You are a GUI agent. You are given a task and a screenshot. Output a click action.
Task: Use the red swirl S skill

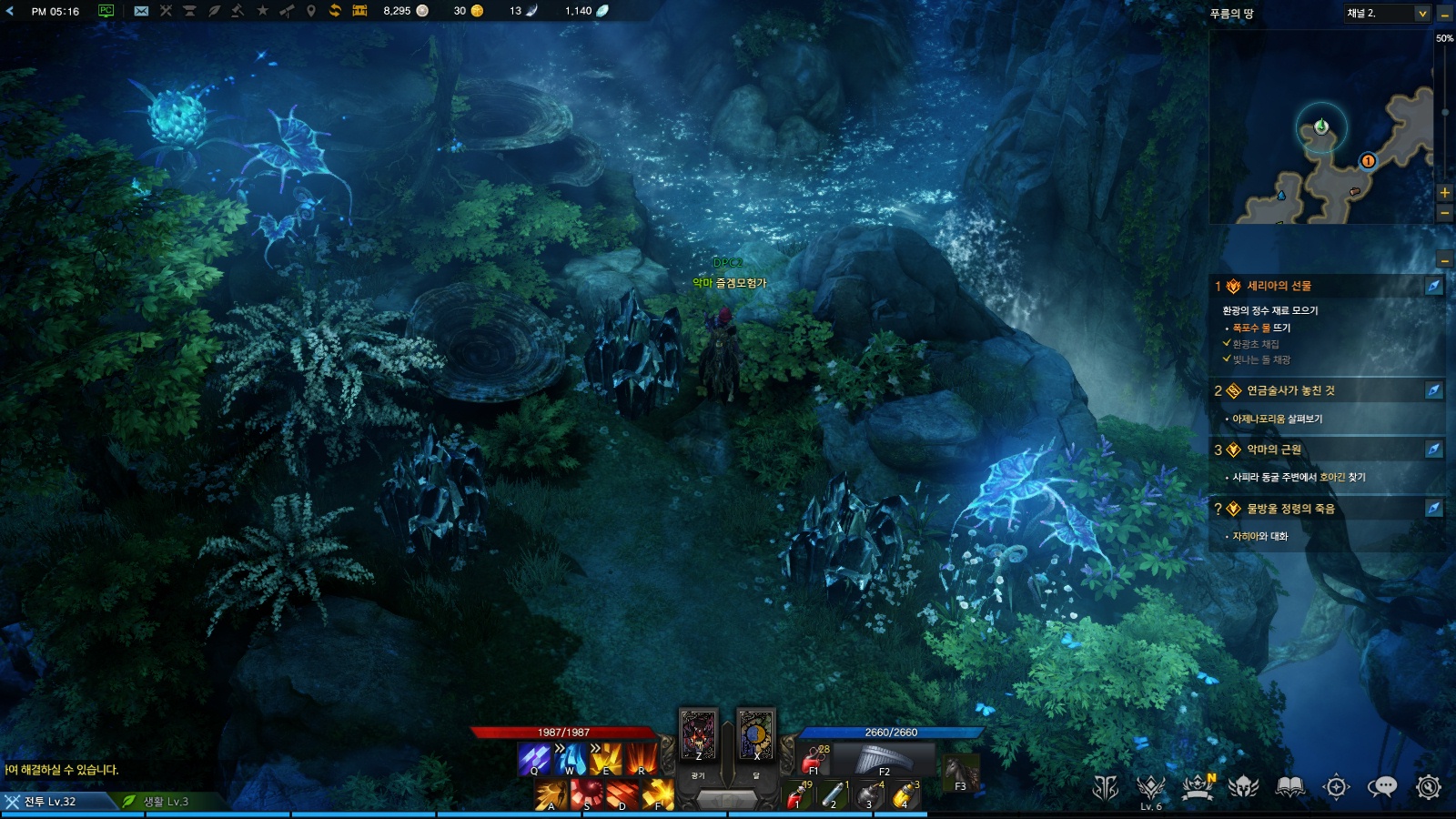click(587, 794)
